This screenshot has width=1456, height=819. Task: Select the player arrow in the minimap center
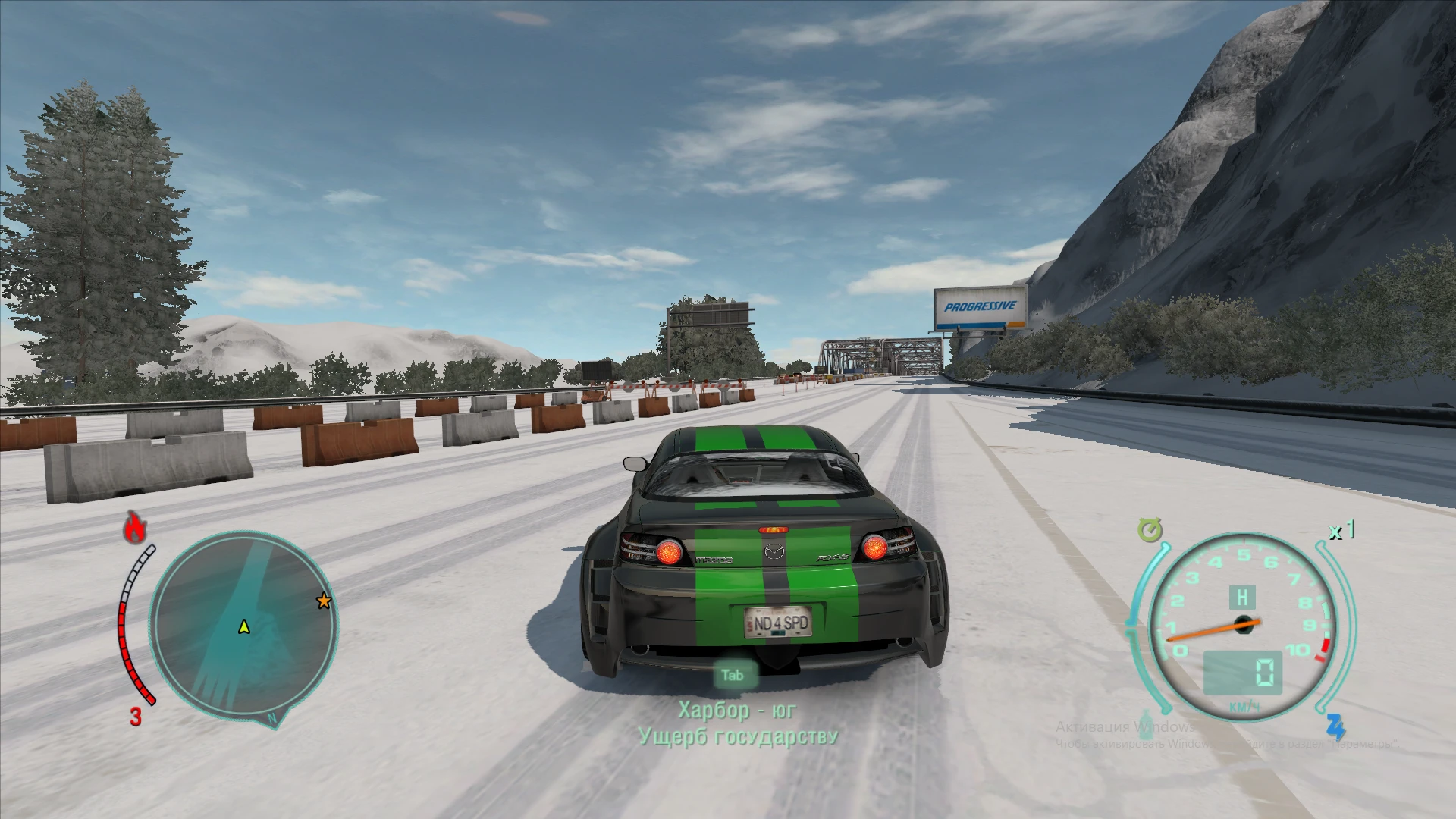click(243, 628)
